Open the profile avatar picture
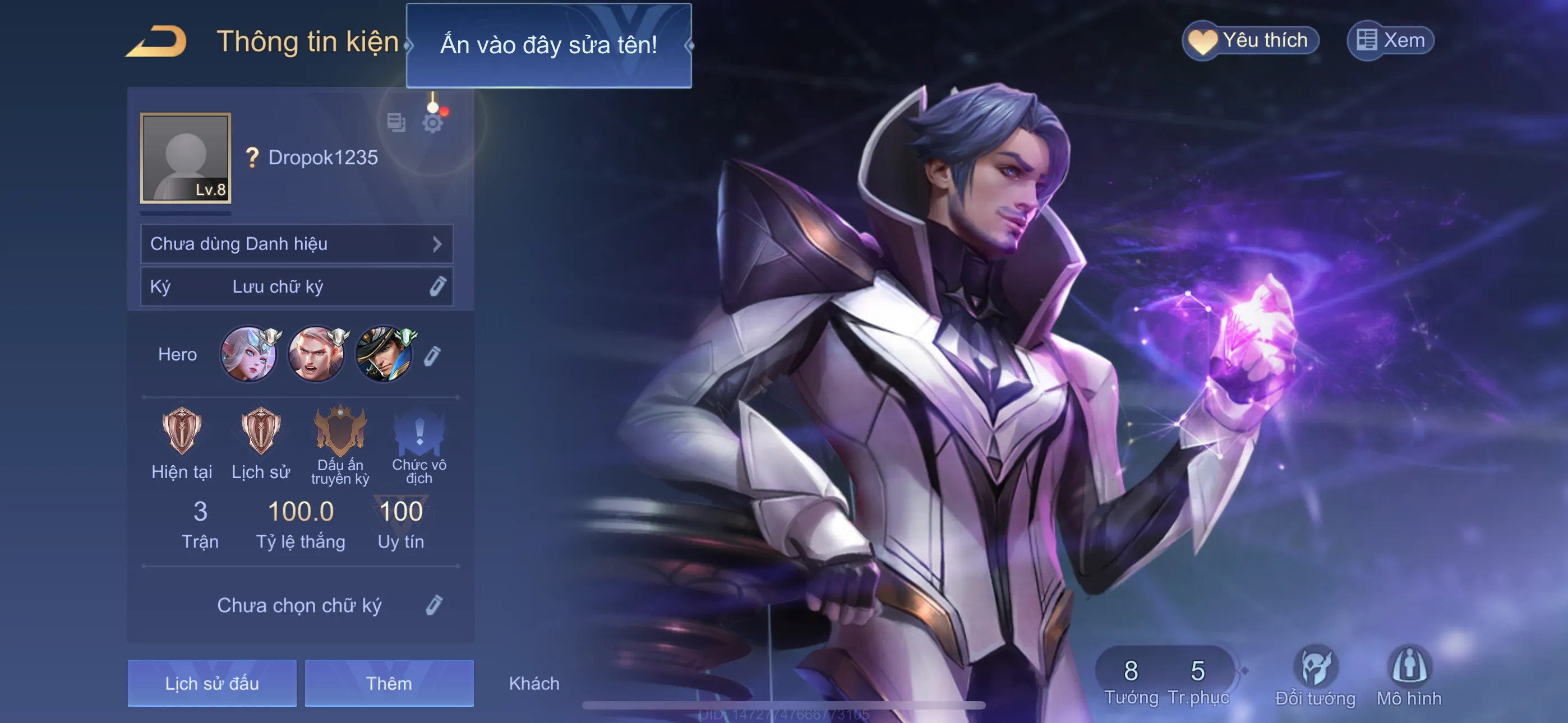The height and width of the screenshot is (723, 1568). [186, 157]
